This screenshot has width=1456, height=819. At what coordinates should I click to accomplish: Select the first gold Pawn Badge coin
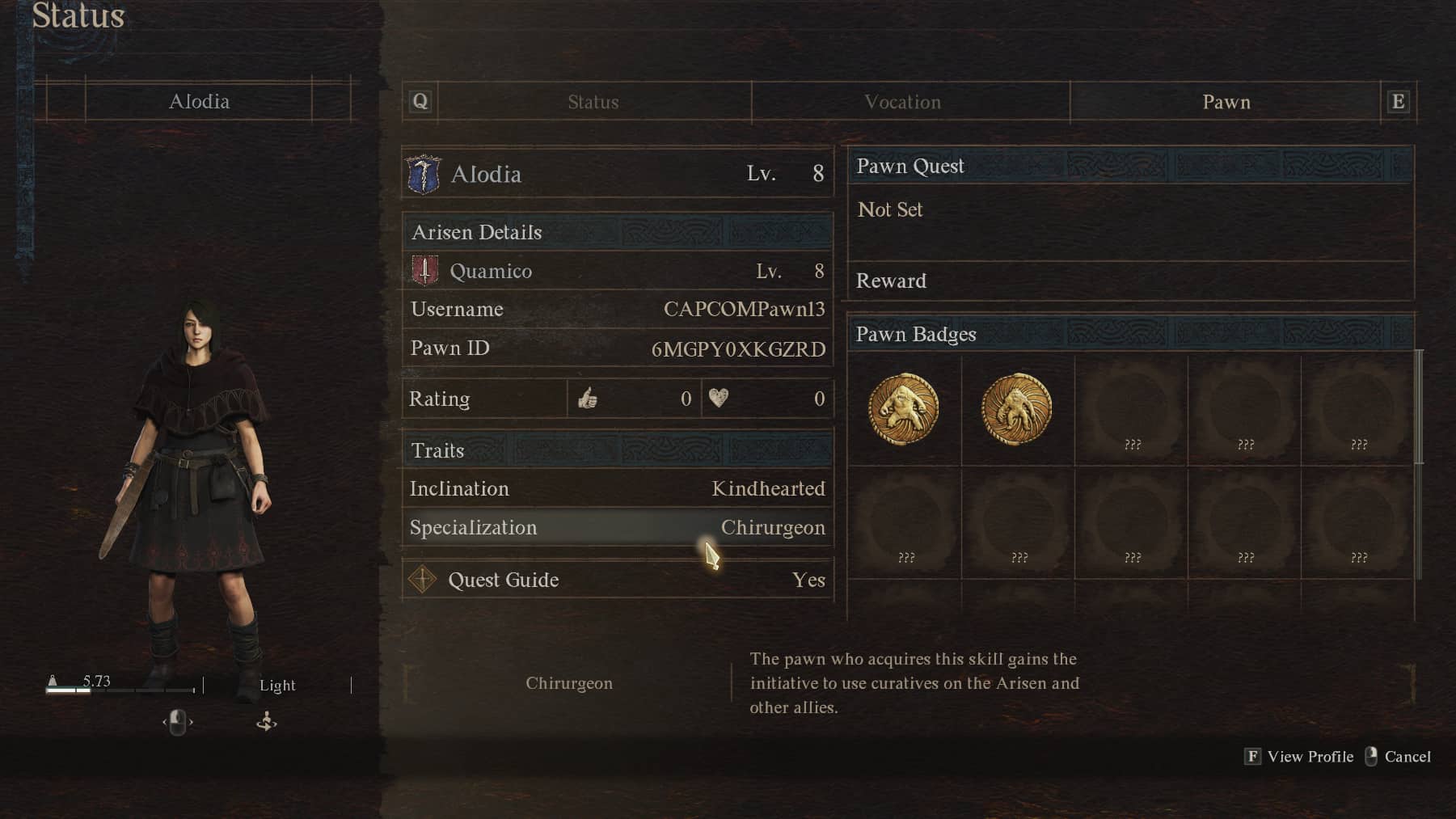click(904, 409)
